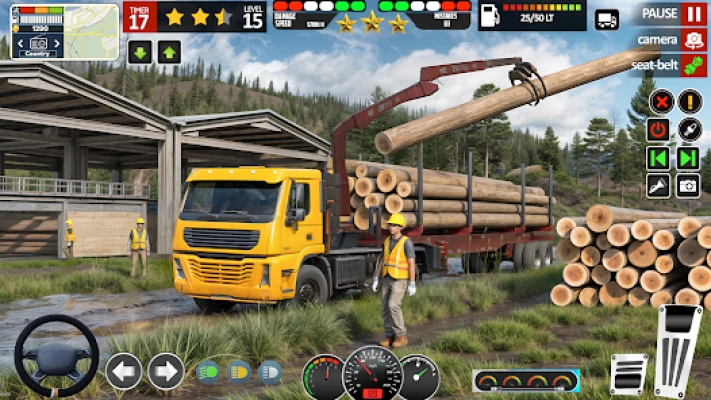Signal left with the left arrow indicator
Screen dimensions: 711x400
pyautogui.click(x=124, y=371)
